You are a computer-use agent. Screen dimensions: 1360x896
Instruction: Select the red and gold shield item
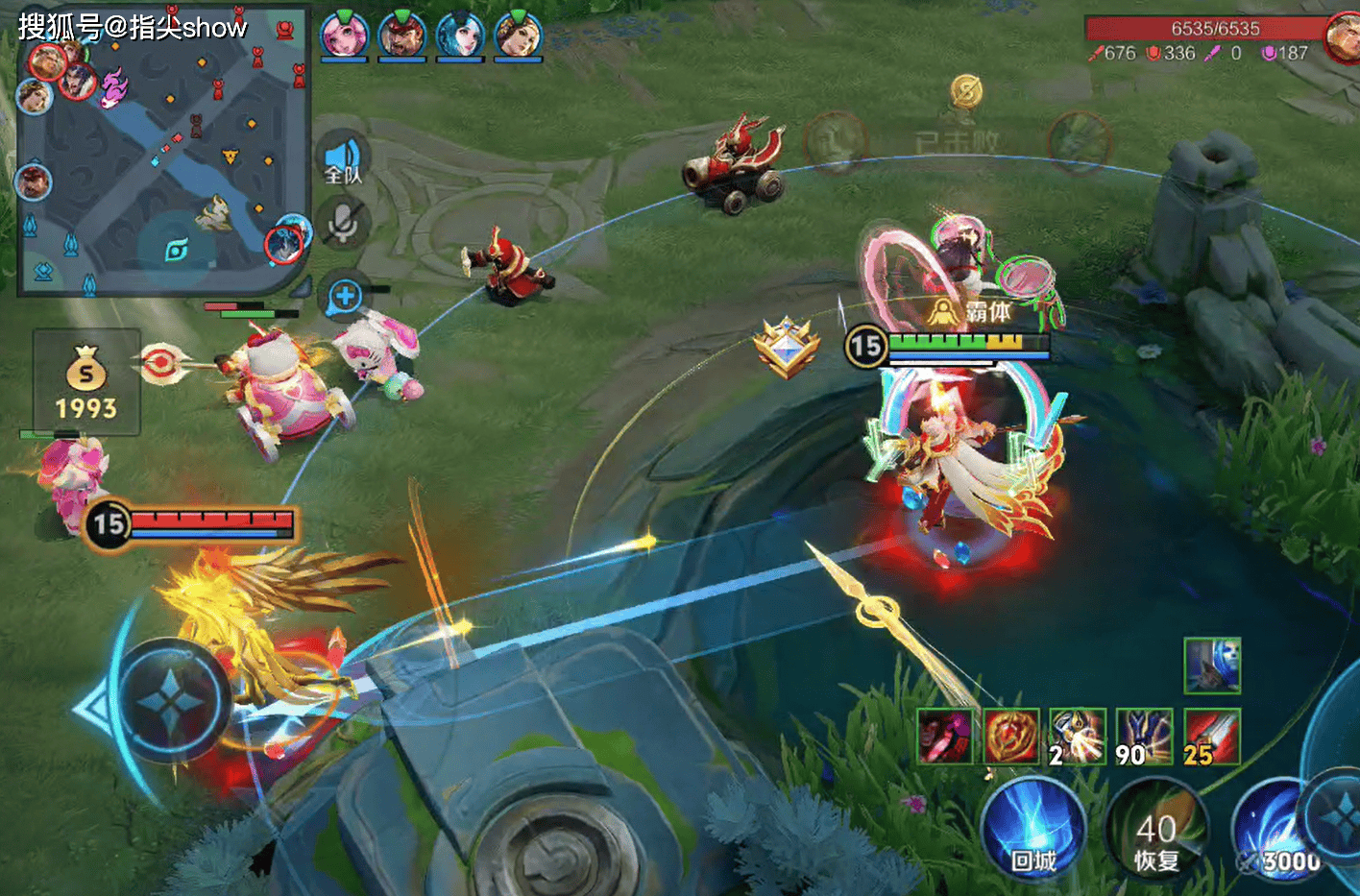point(1011,737)
